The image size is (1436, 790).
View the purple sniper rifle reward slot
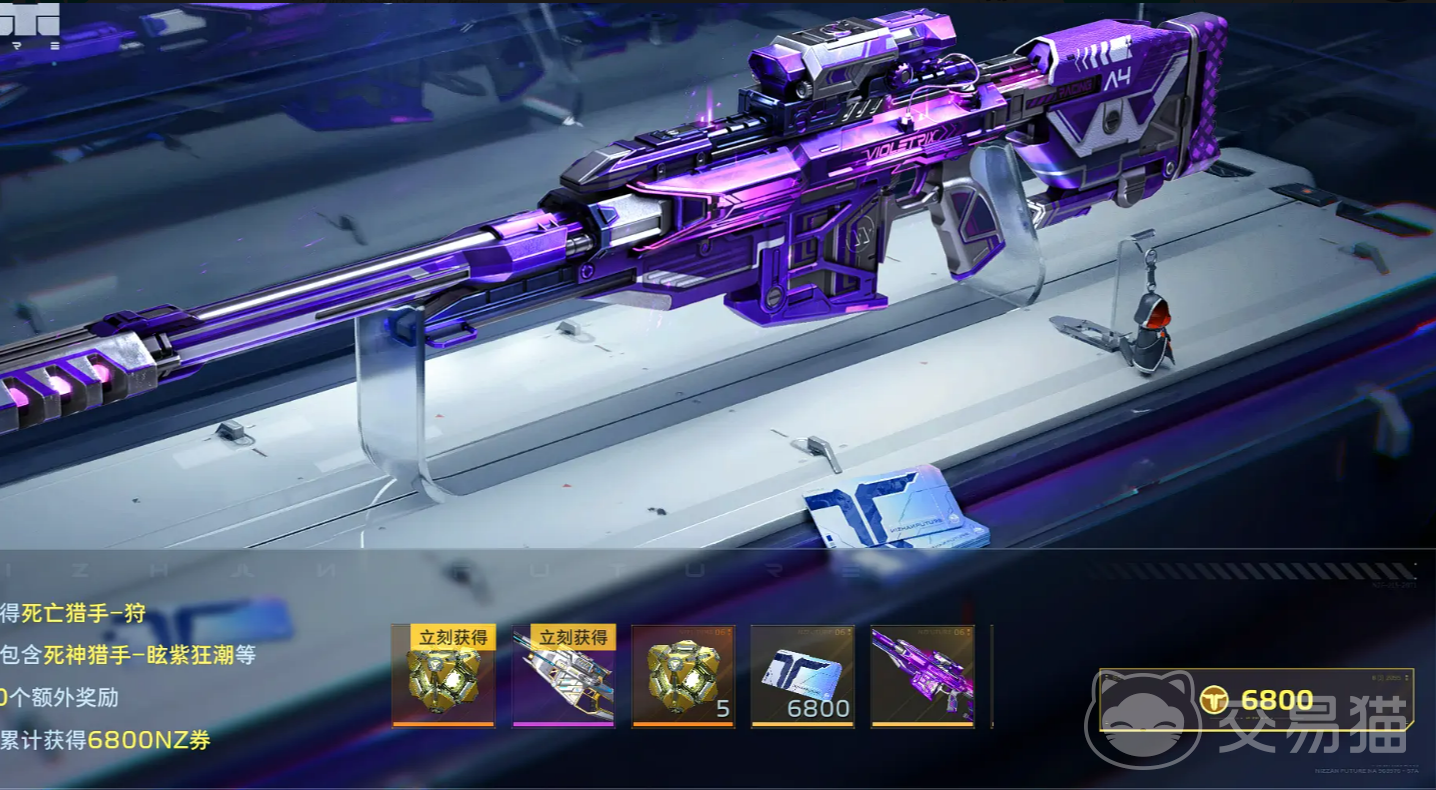point(922,676)
